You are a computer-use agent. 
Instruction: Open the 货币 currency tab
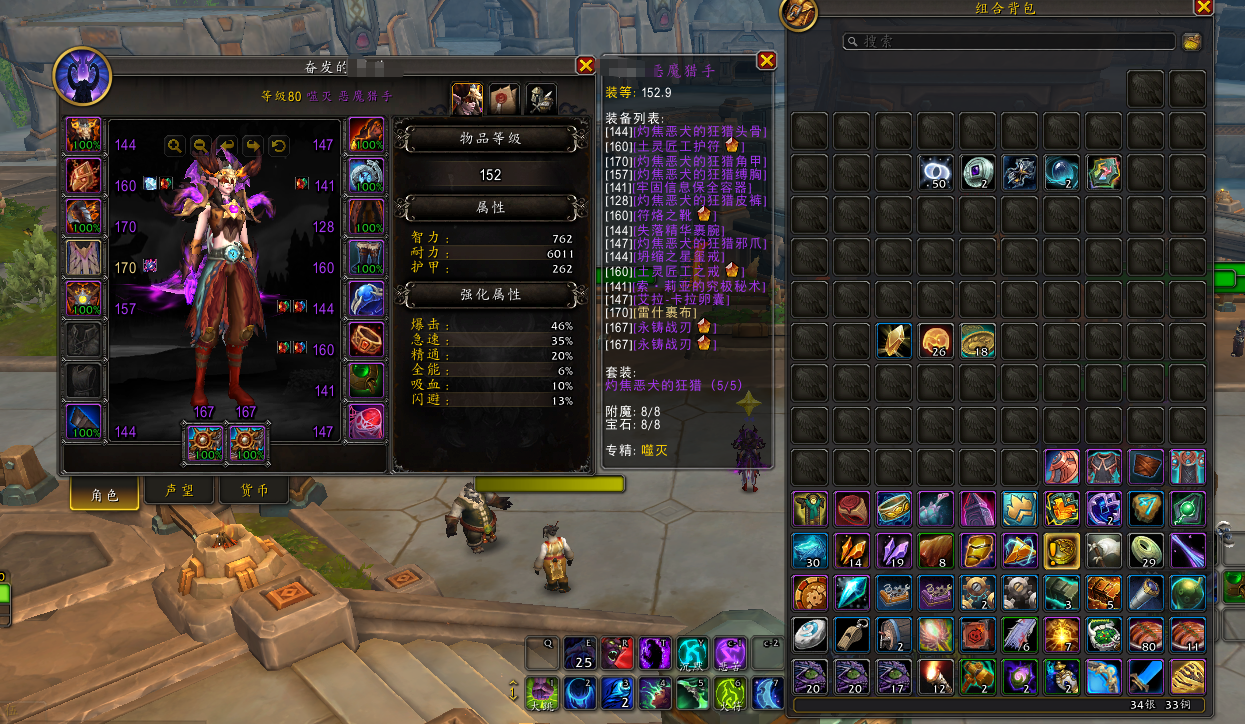pos(254,492)
